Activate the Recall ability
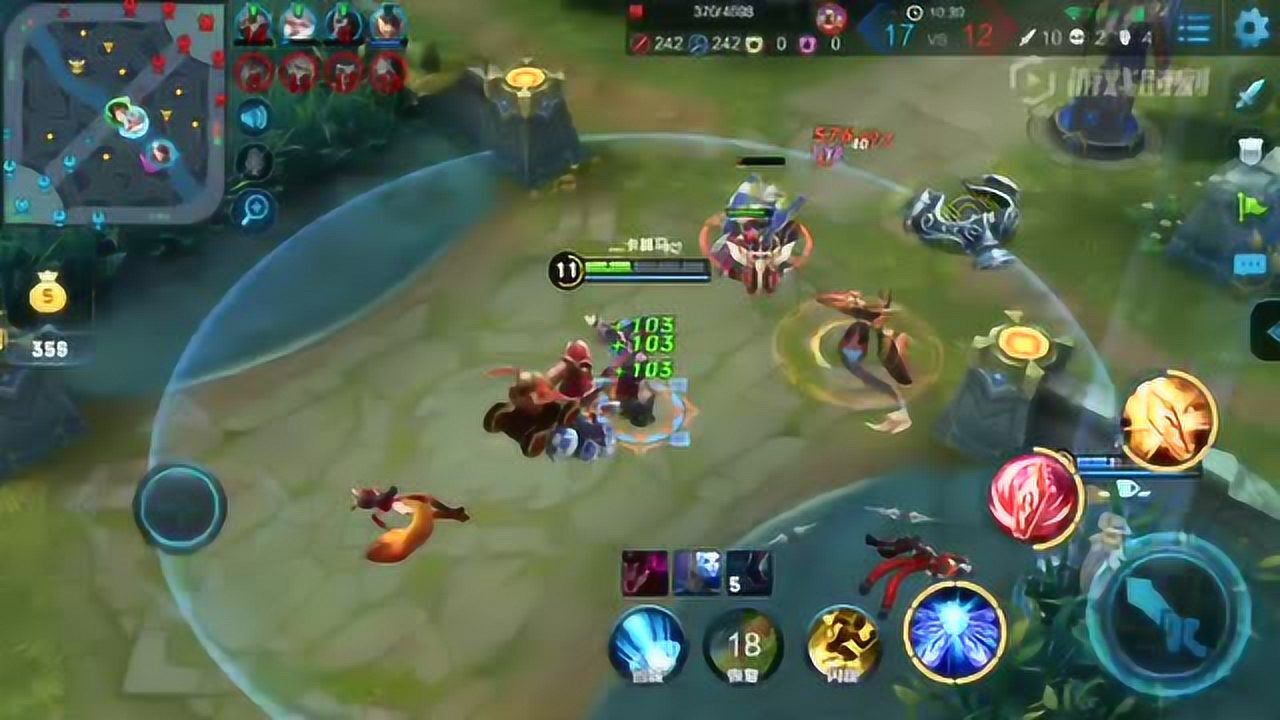 pyautogui.click(x=646, y=643)
